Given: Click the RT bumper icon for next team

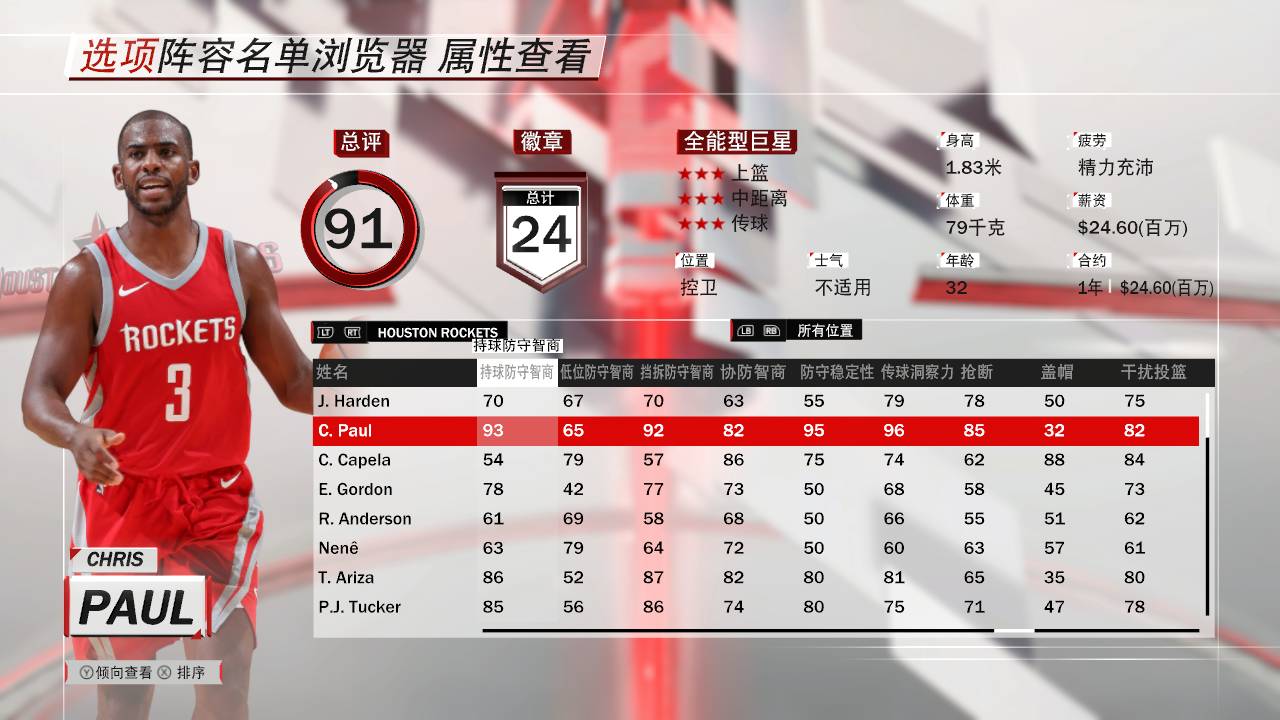Looking at the screenshot, I should 353,331.
